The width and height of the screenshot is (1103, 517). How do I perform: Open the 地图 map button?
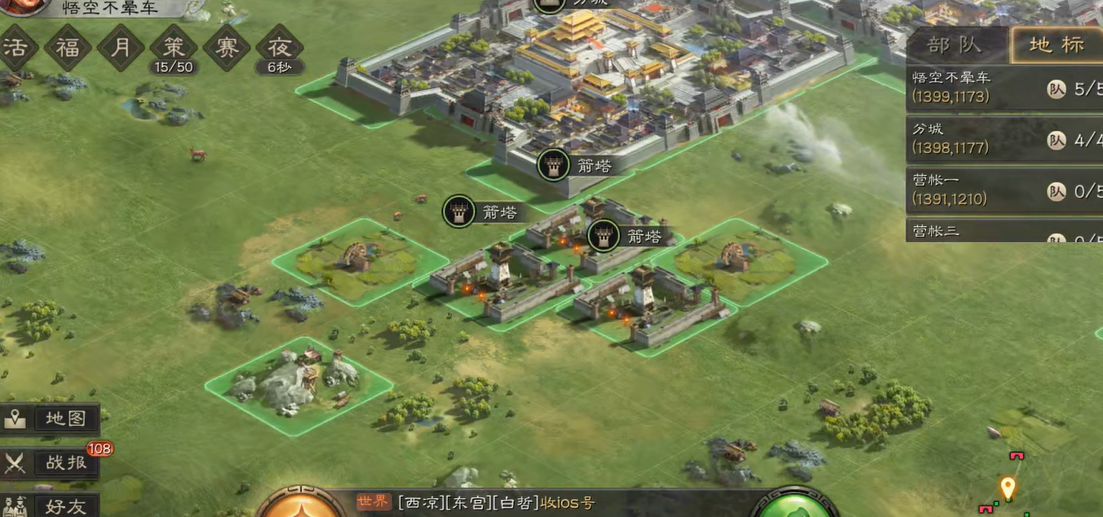(x=52, y=419)
